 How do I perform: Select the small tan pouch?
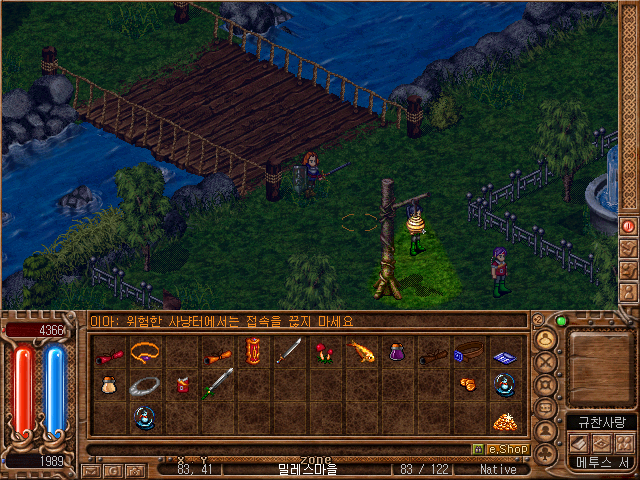(109, 384)
